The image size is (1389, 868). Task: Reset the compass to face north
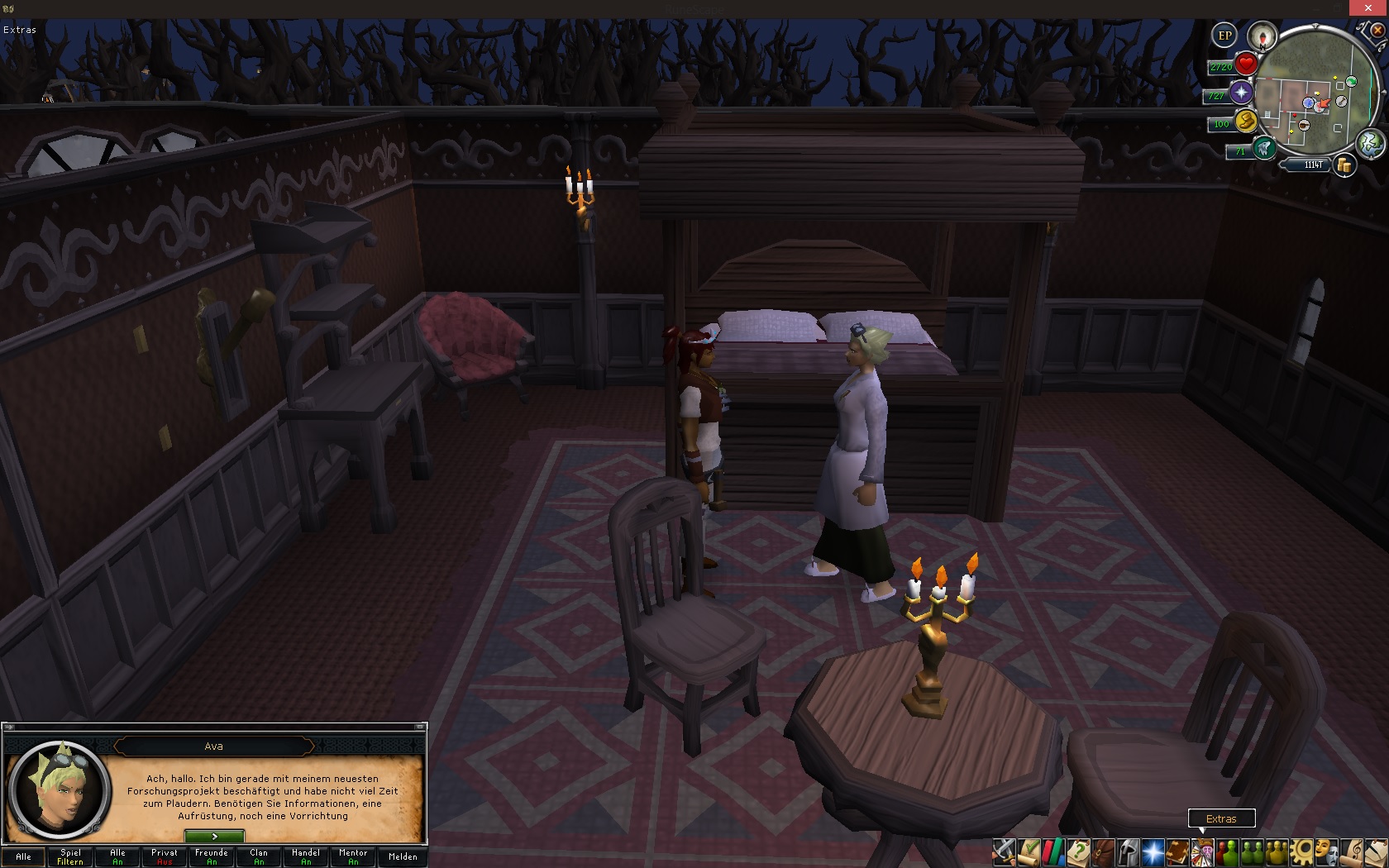tap(1262, 36)
